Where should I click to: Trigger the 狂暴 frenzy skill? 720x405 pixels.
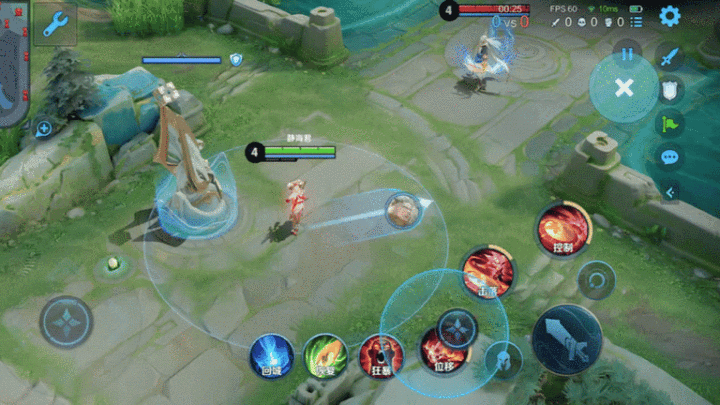click(x=381, y=356)
